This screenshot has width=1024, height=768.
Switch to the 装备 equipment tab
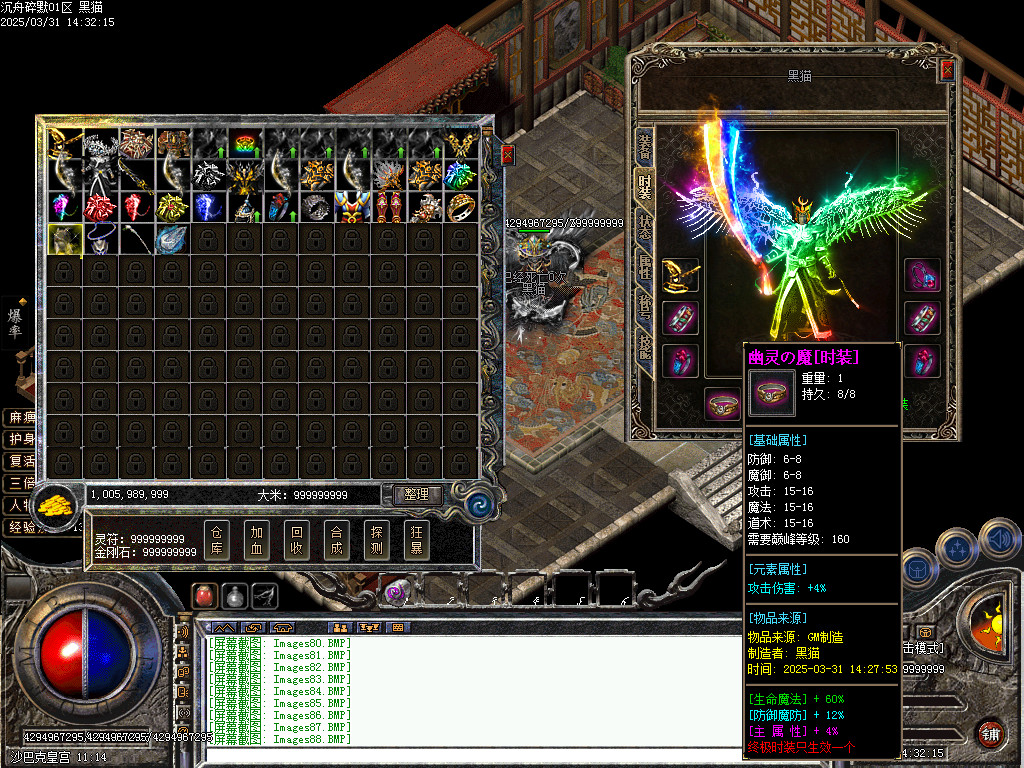point(645,148)
